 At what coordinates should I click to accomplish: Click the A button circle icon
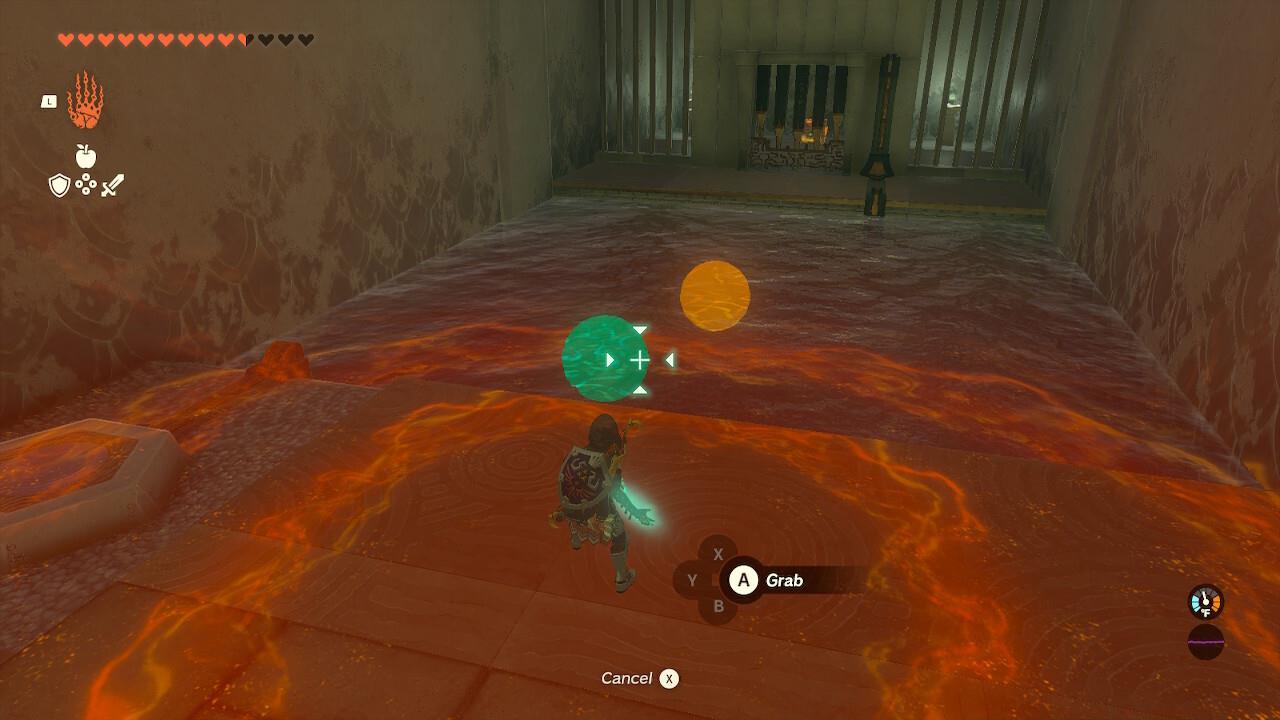[743, 578]
